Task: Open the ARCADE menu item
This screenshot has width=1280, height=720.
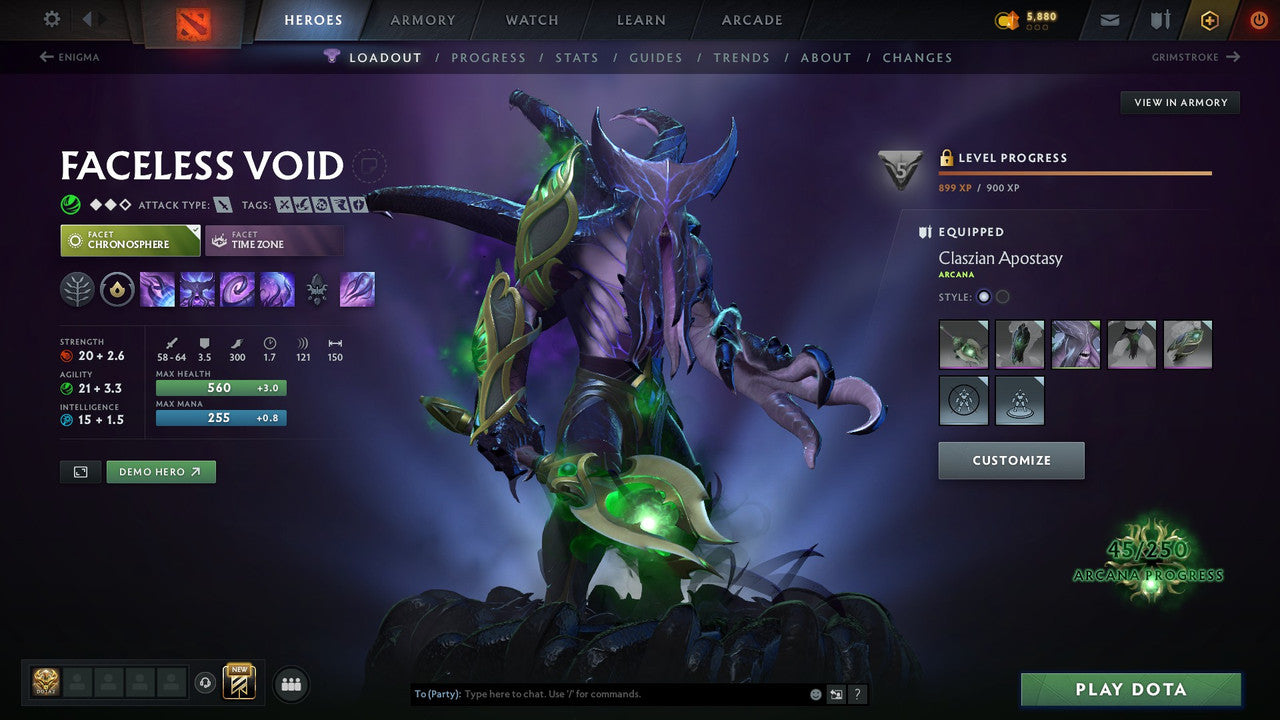Action: (751, 19)
